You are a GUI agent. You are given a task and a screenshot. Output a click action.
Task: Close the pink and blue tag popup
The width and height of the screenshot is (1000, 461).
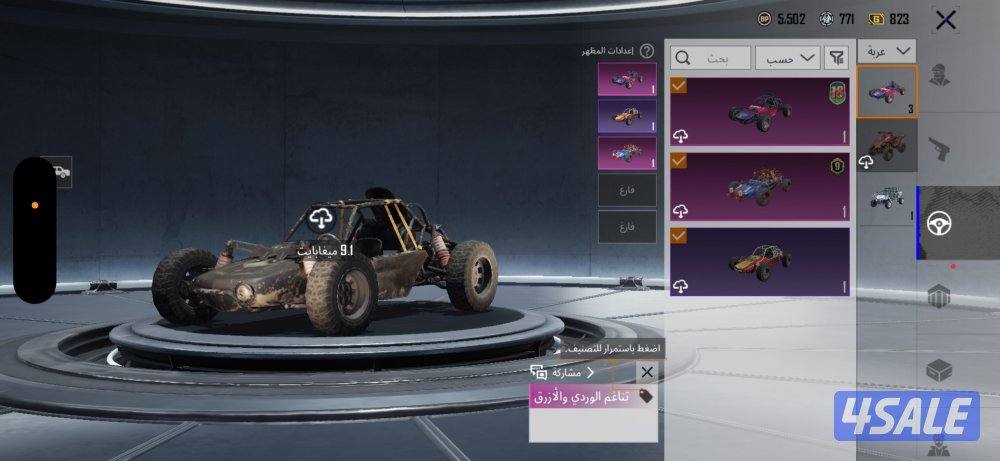[x=647, y=372]
